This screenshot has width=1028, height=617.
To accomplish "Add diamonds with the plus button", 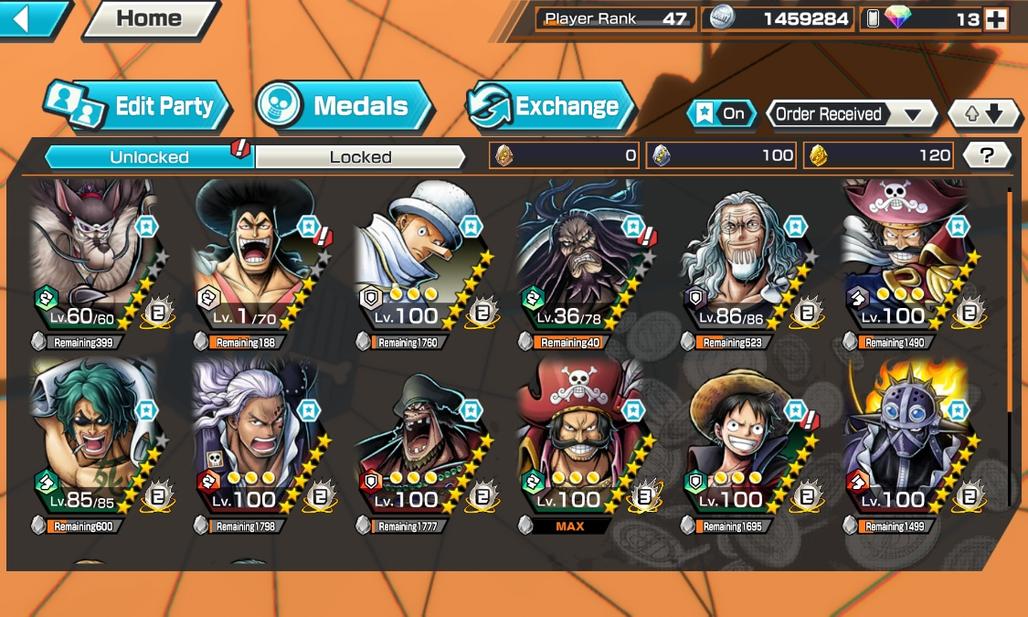I will pyautogui.click(x=995, y=20).
